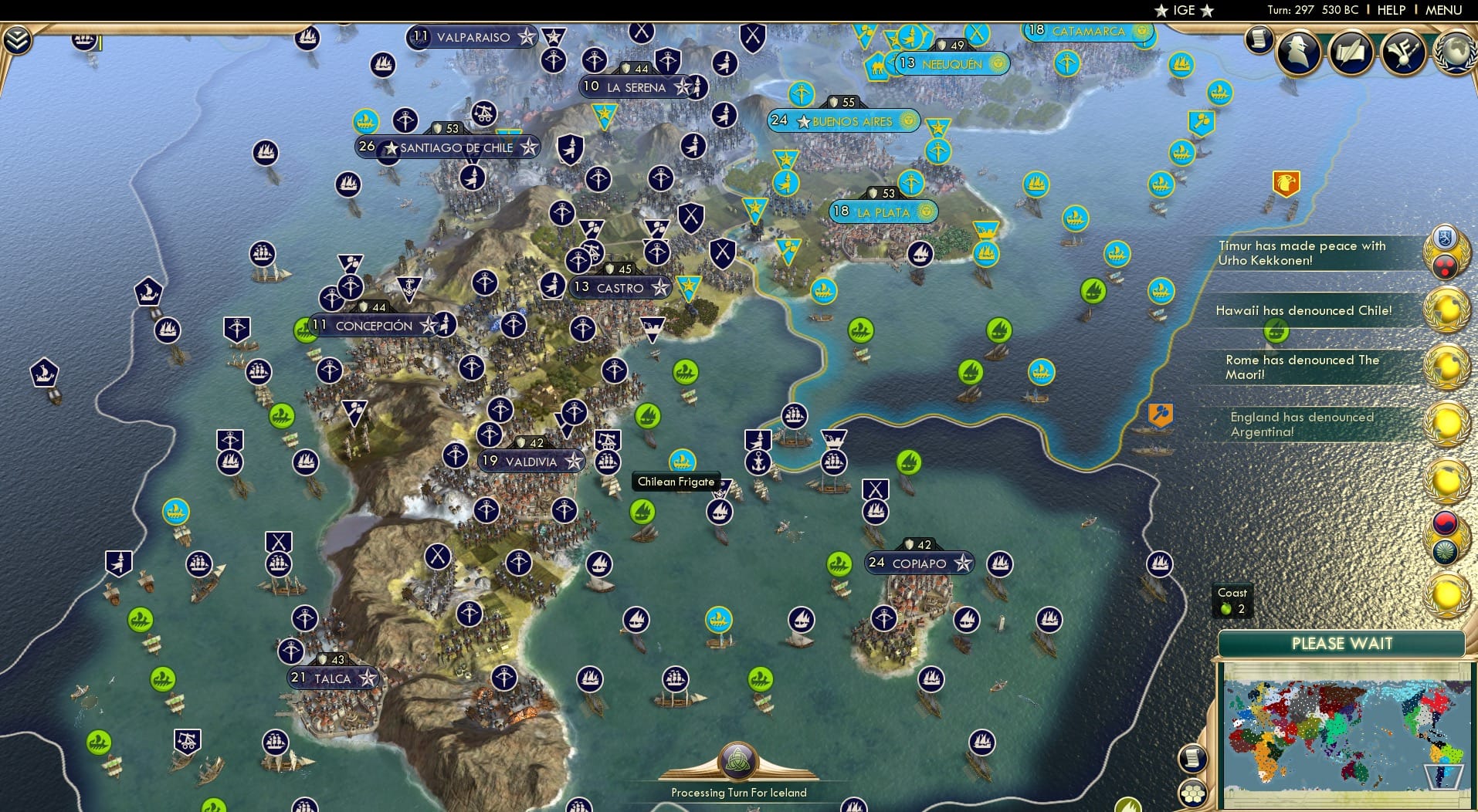
Task: Open the Diplomacy overview globe icon
Action: [1456, 52]
